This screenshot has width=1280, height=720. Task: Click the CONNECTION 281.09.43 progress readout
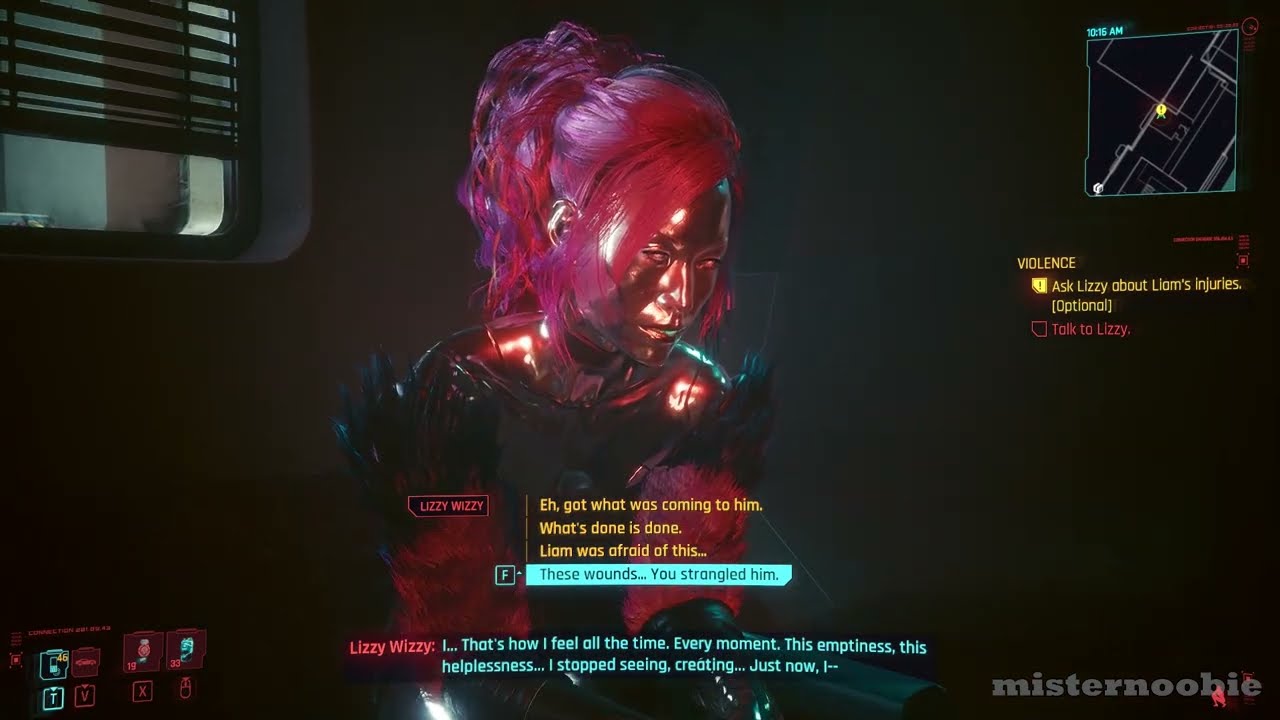[68, 628]
